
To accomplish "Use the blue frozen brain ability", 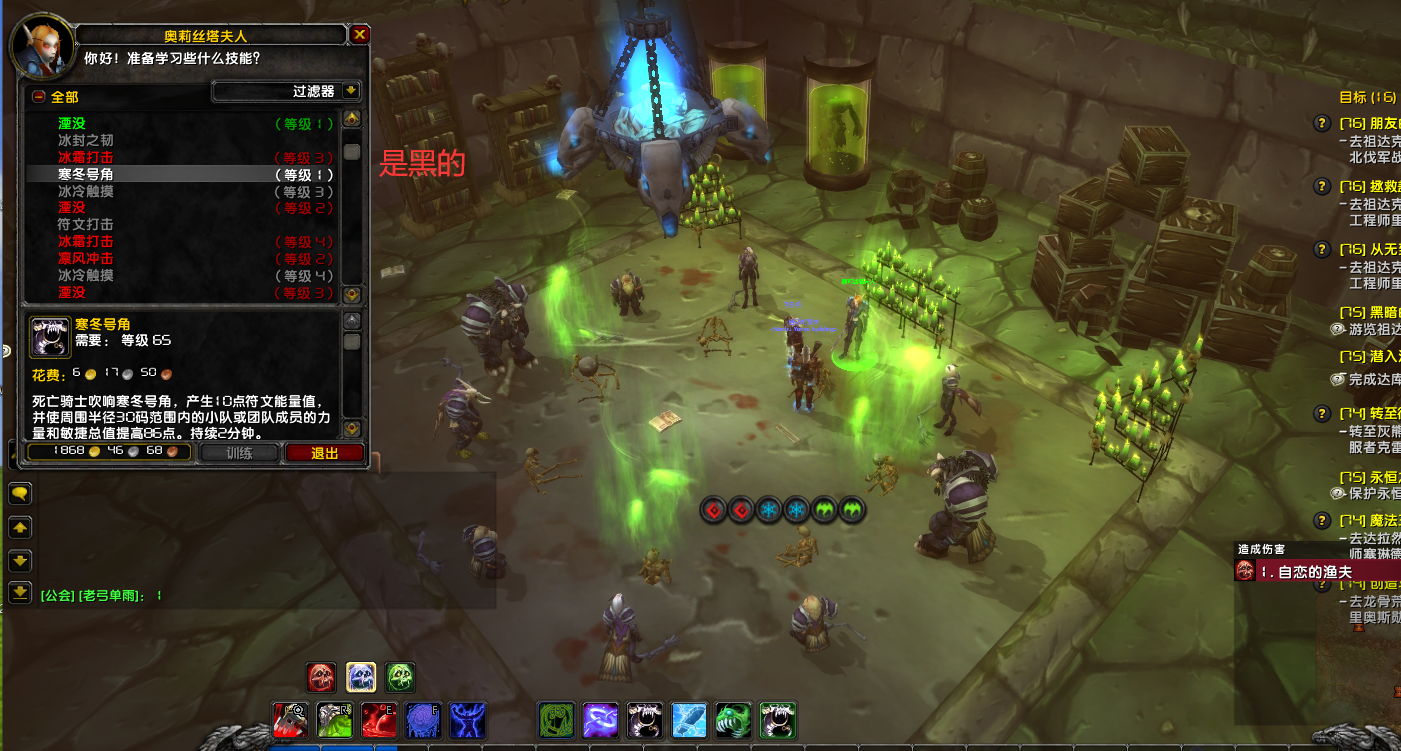I will (x=425, y=720).
